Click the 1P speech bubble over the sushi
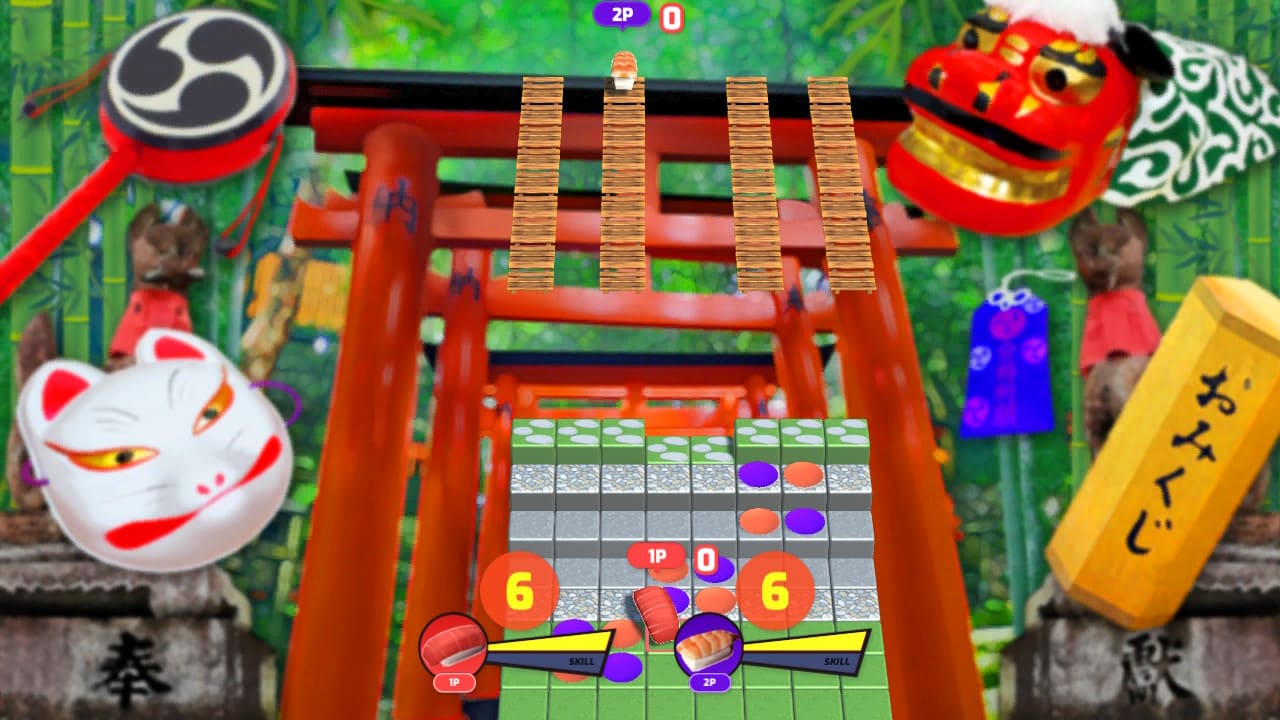Image resolution: width=1280 pixels, height=720 pixels. click(658, 555)
